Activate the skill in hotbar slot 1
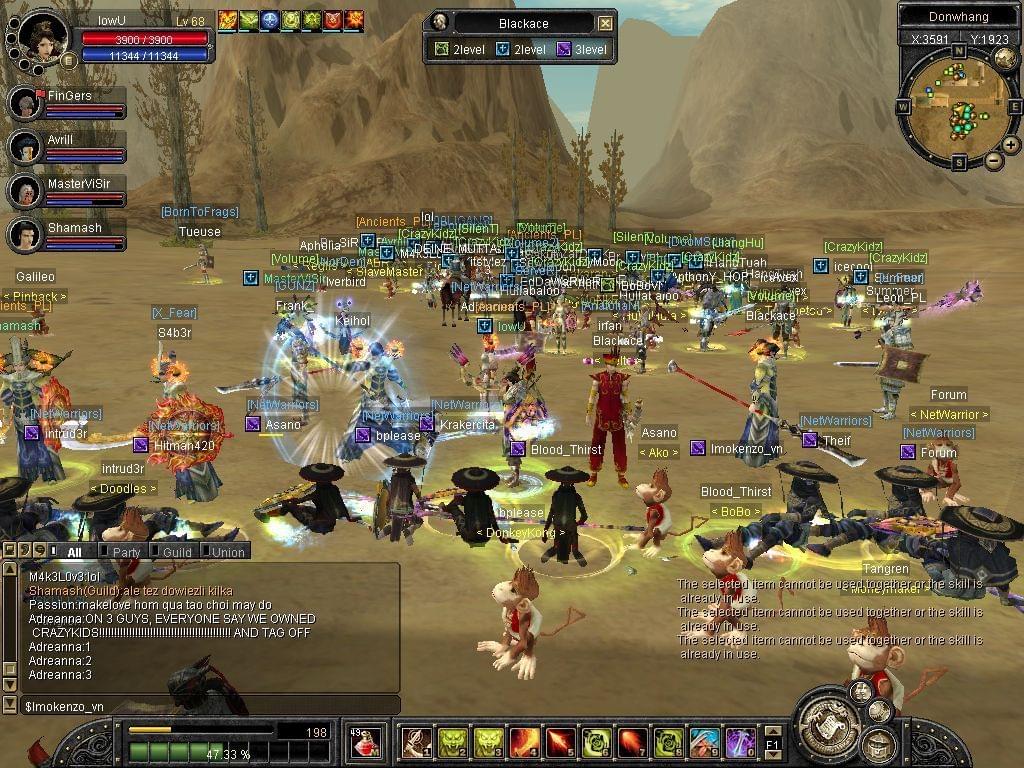1024x768 pixels. (x=417, y=743)
